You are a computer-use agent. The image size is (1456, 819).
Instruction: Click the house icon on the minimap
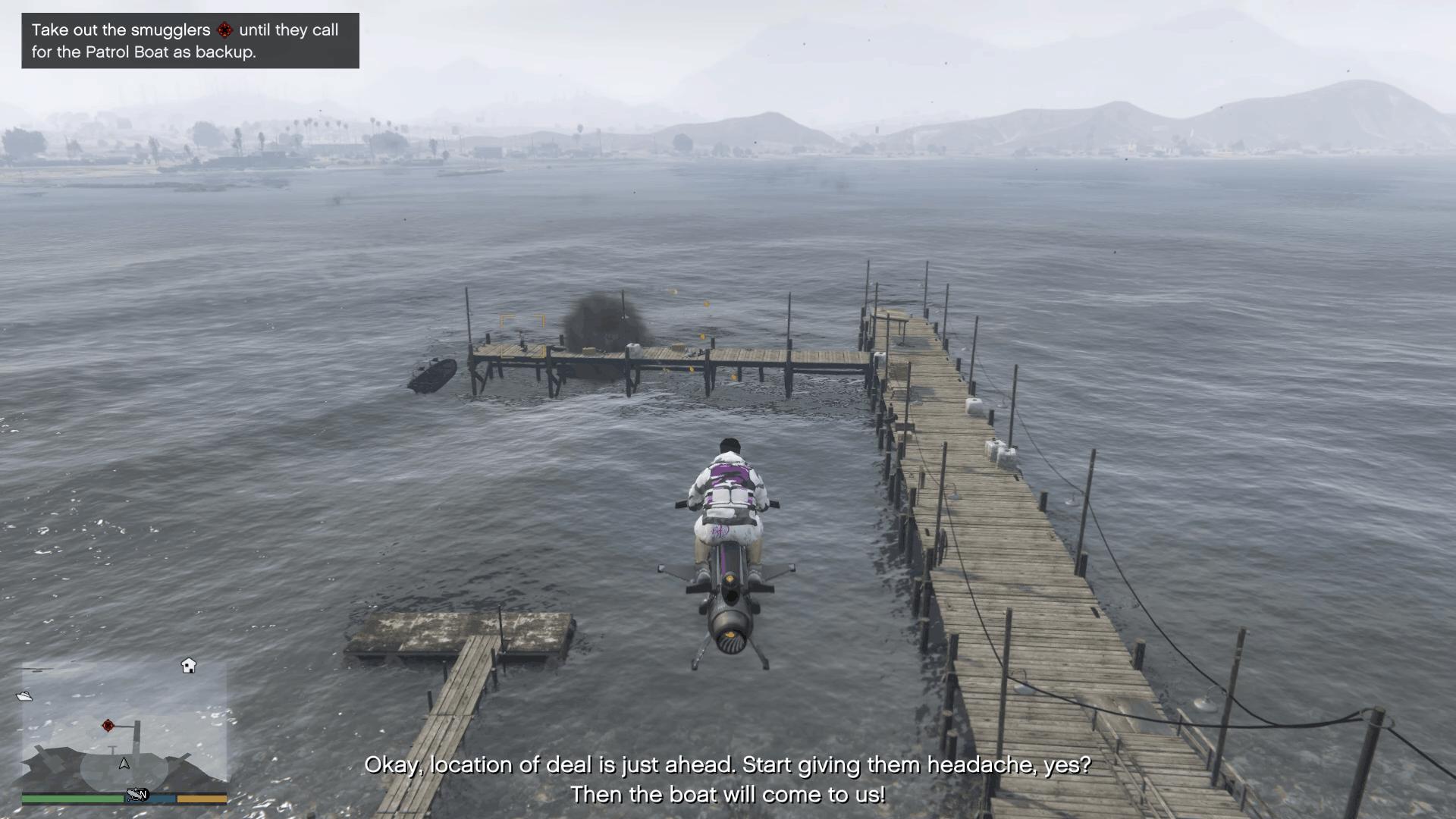click(188, 665)
